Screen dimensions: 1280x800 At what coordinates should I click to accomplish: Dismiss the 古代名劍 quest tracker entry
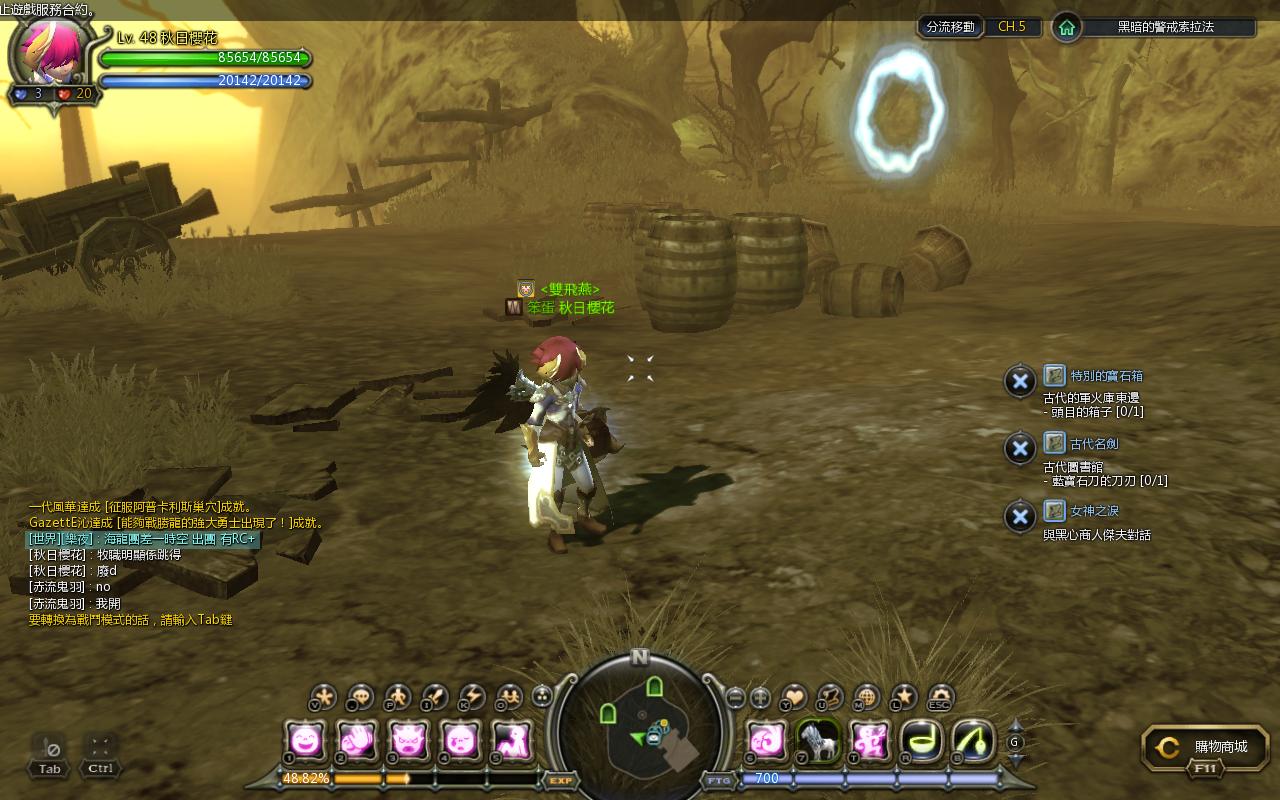tap(1019, 448)
